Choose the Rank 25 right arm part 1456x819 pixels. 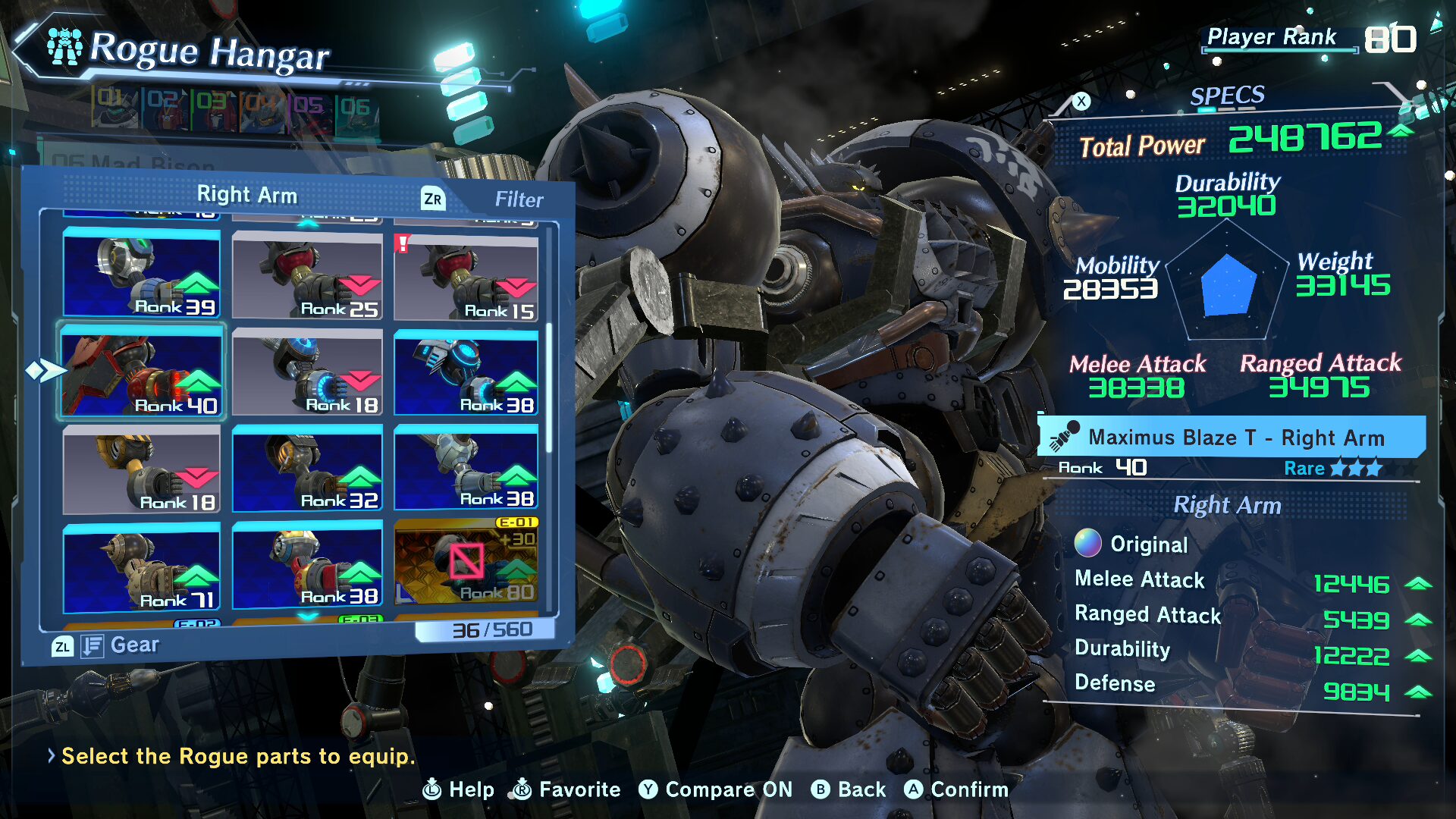tap(307, 276)
